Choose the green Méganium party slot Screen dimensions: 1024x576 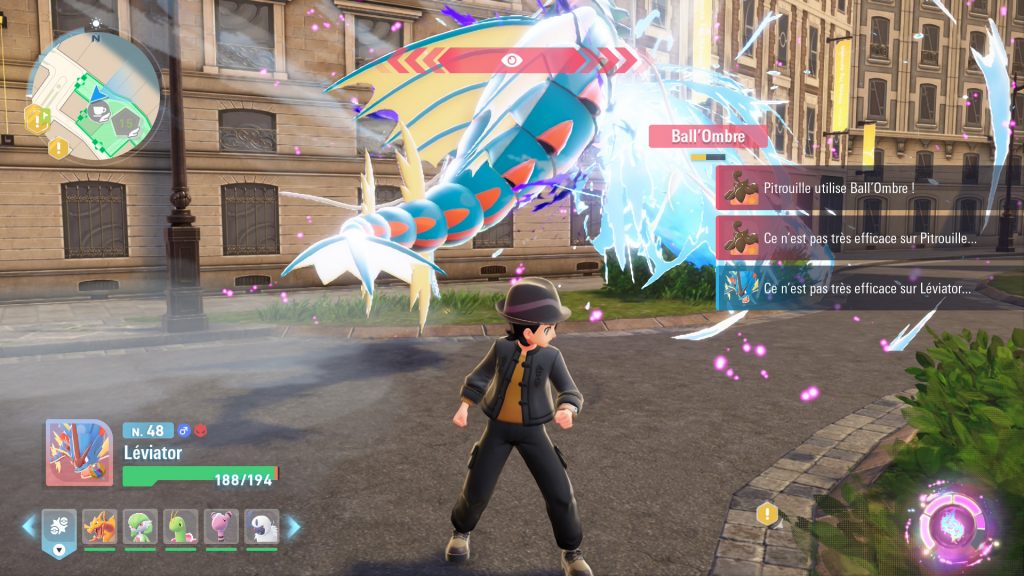[x=181, y=526]
